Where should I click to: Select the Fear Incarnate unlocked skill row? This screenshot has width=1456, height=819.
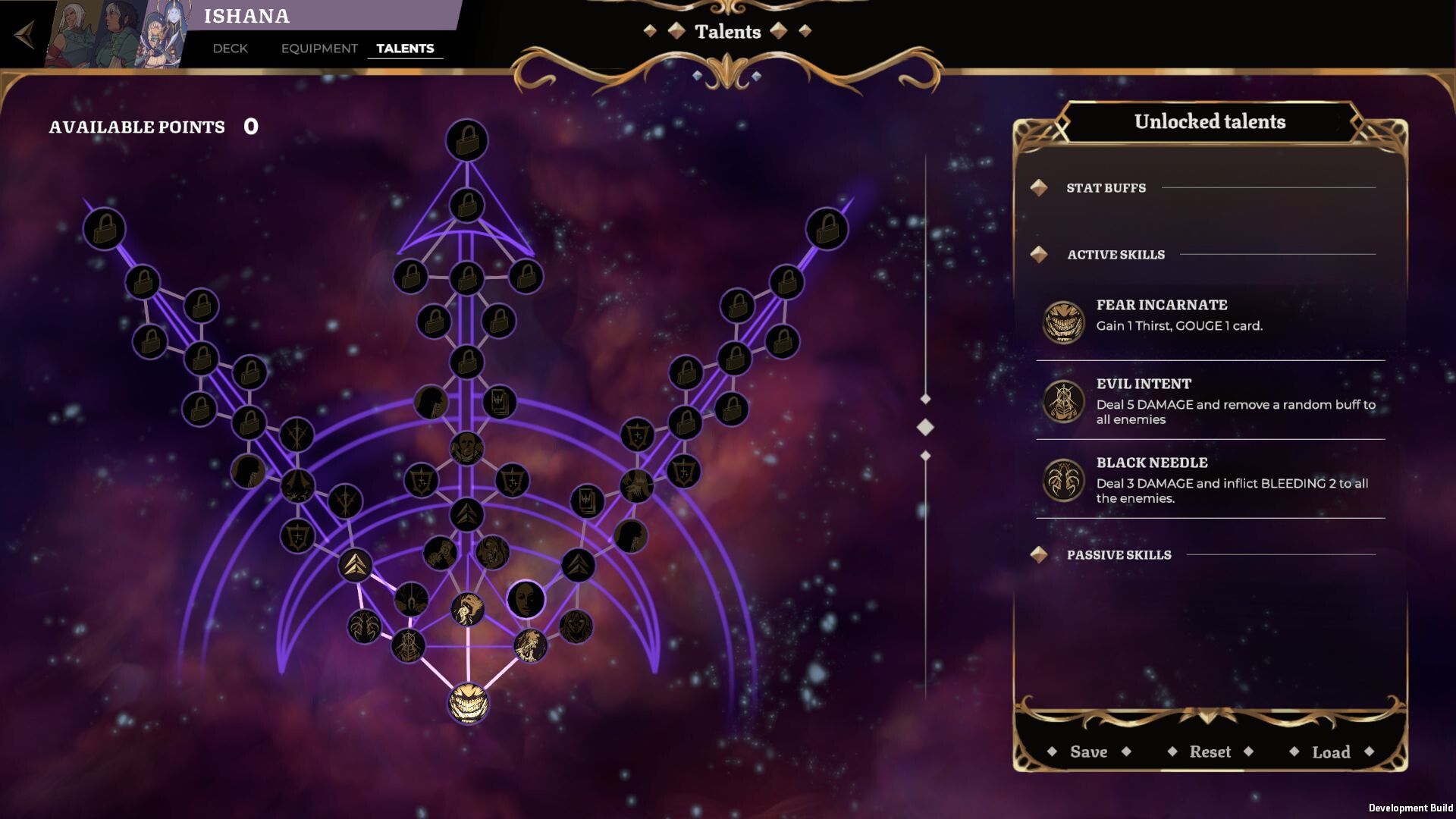(1210, 321)
